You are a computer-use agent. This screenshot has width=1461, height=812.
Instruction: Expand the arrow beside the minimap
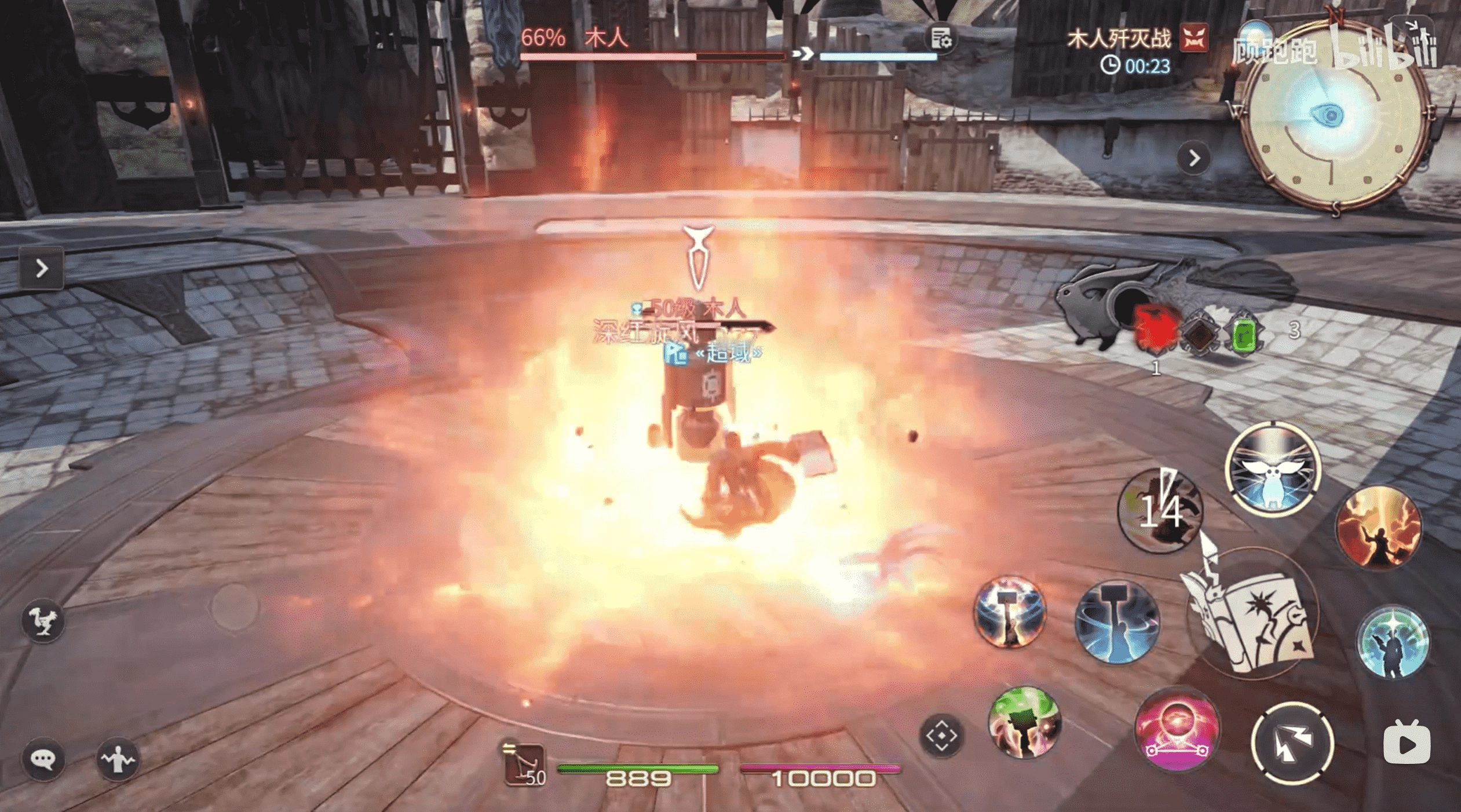tap(1194, 158)
